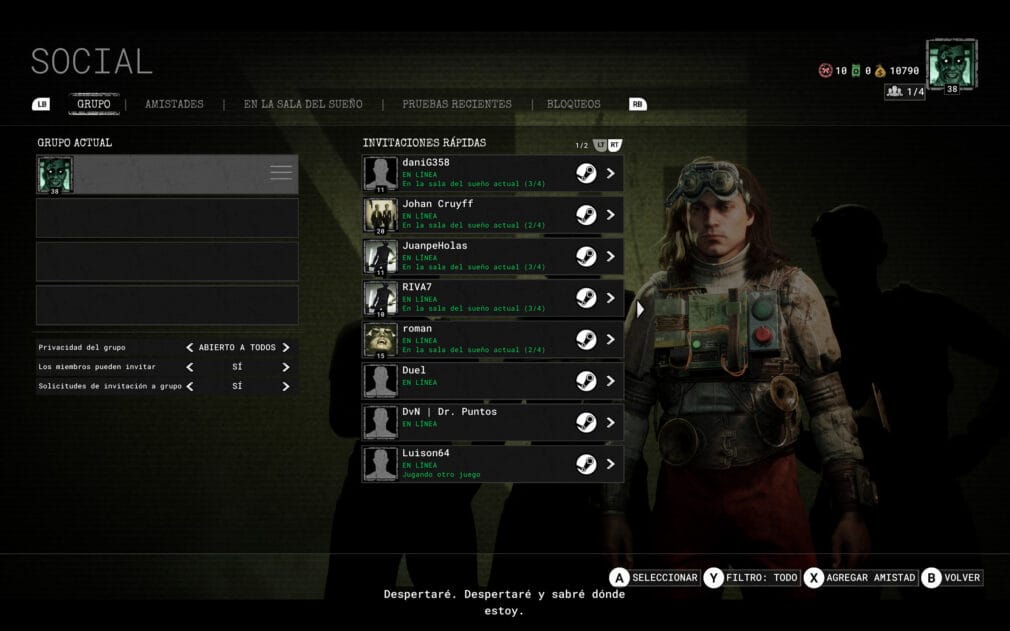This screenshot has height=631, width=1010.
Task: Select roman from the invite list
Action: [492, 340]
